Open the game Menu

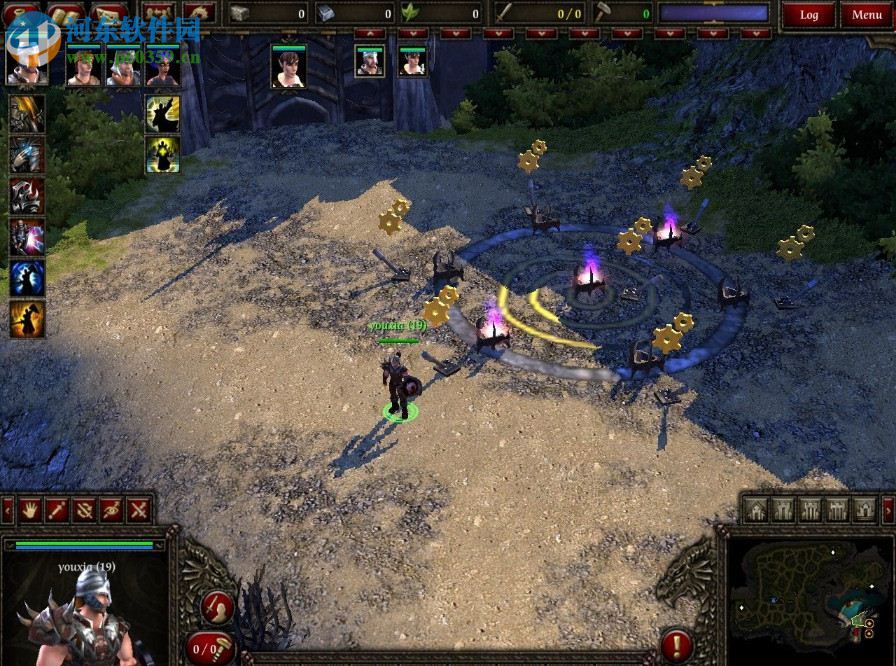click(866, 14)
